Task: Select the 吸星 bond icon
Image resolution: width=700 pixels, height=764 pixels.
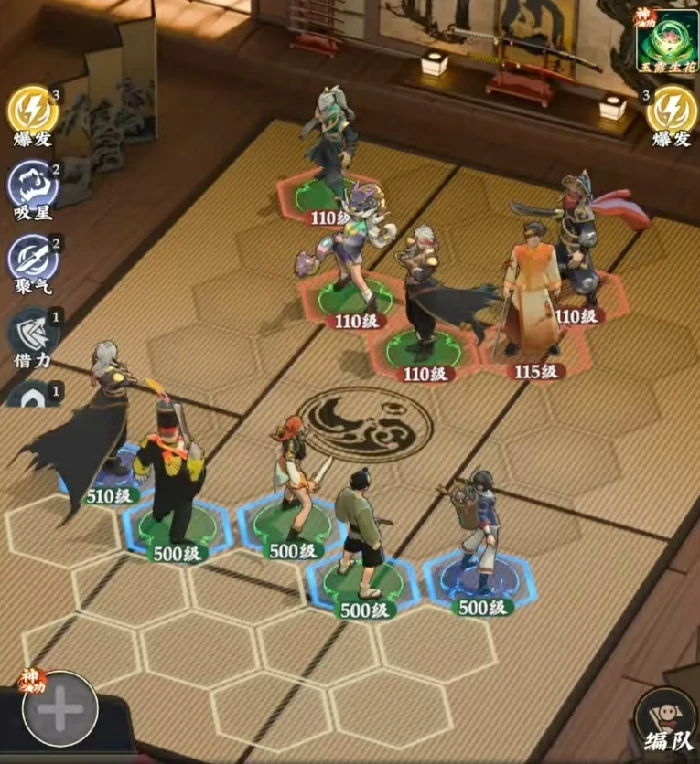Action: (x=33, y=184)
